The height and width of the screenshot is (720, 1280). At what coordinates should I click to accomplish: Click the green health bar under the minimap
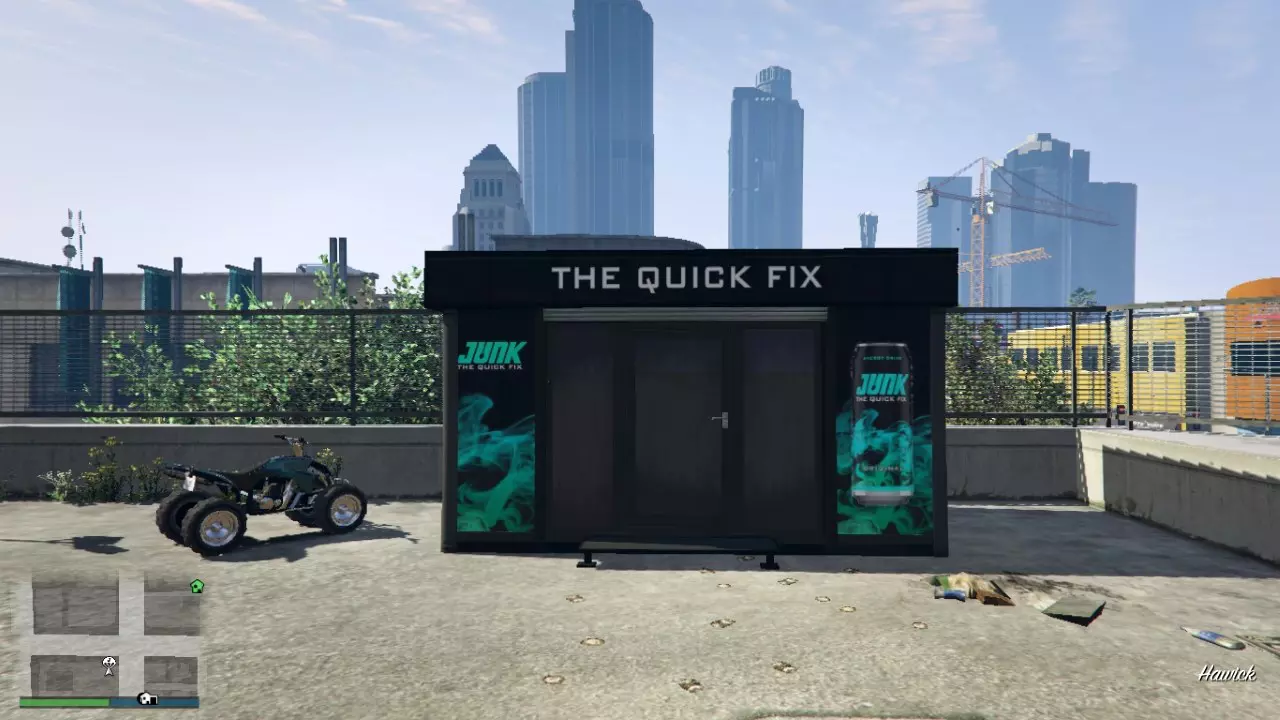[x=62, y=702]
